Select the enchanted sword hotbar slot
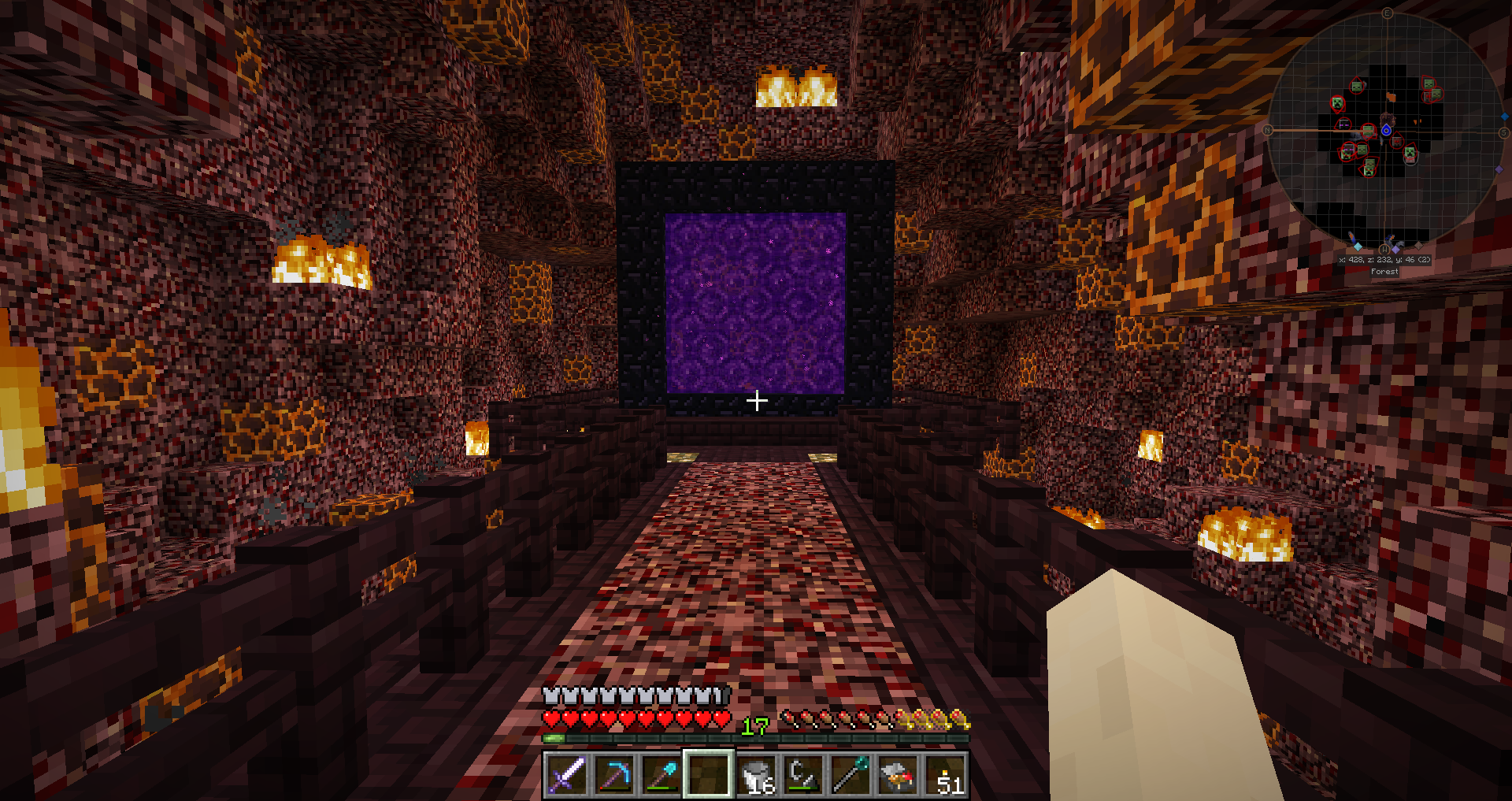 (566, 775)
